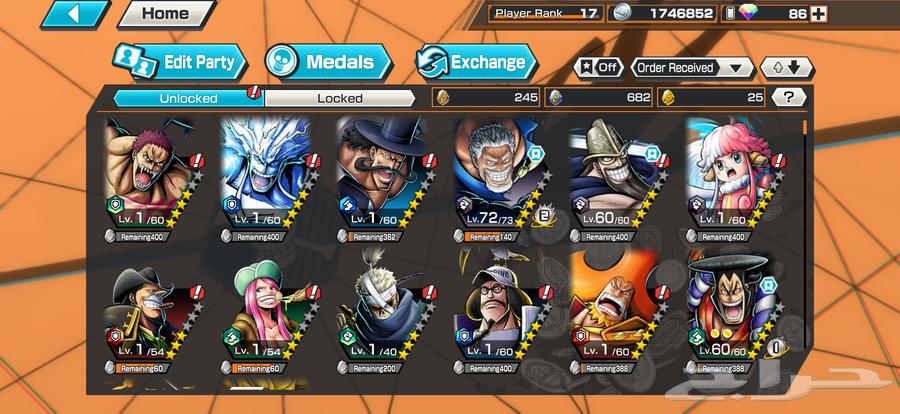The width and height of the screenshot is (900, 414).
Task: Return to the Home screen
Action: point(164,15)
